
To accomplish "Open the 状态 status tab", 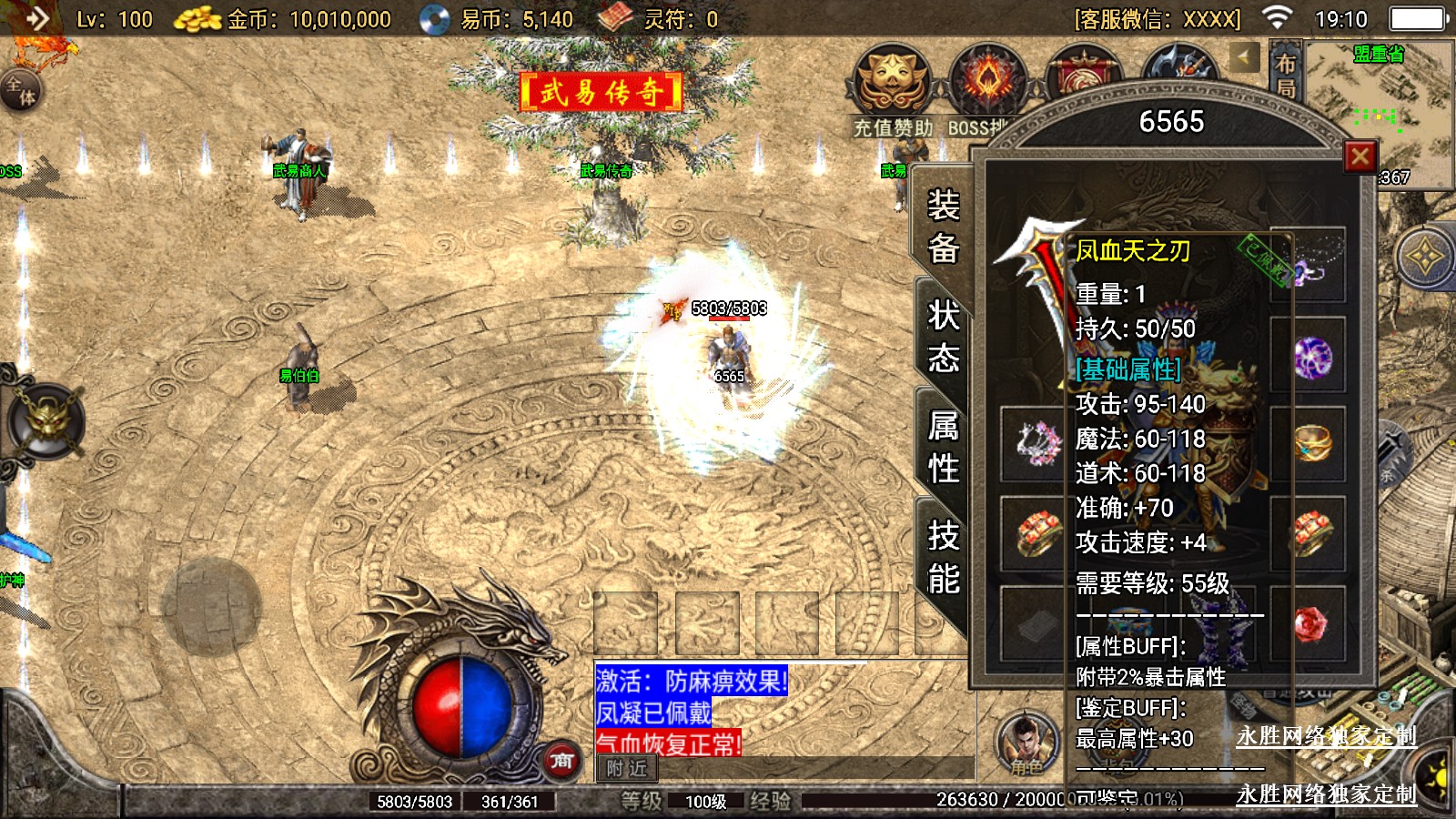I will [x=943, y=337].
